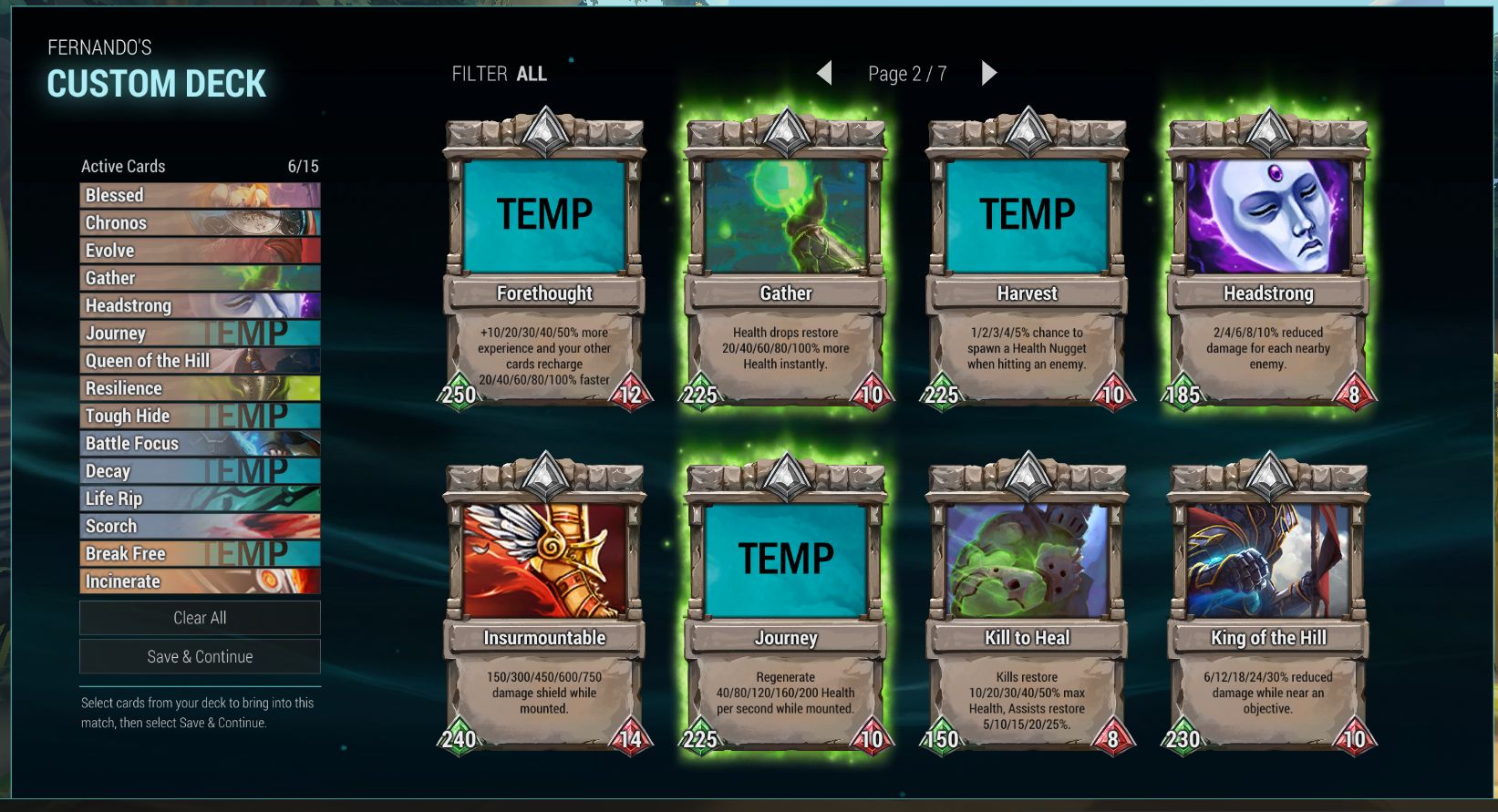Click the Battle Focus list entry
The image size is (1498, 812).
click(200, 444)
